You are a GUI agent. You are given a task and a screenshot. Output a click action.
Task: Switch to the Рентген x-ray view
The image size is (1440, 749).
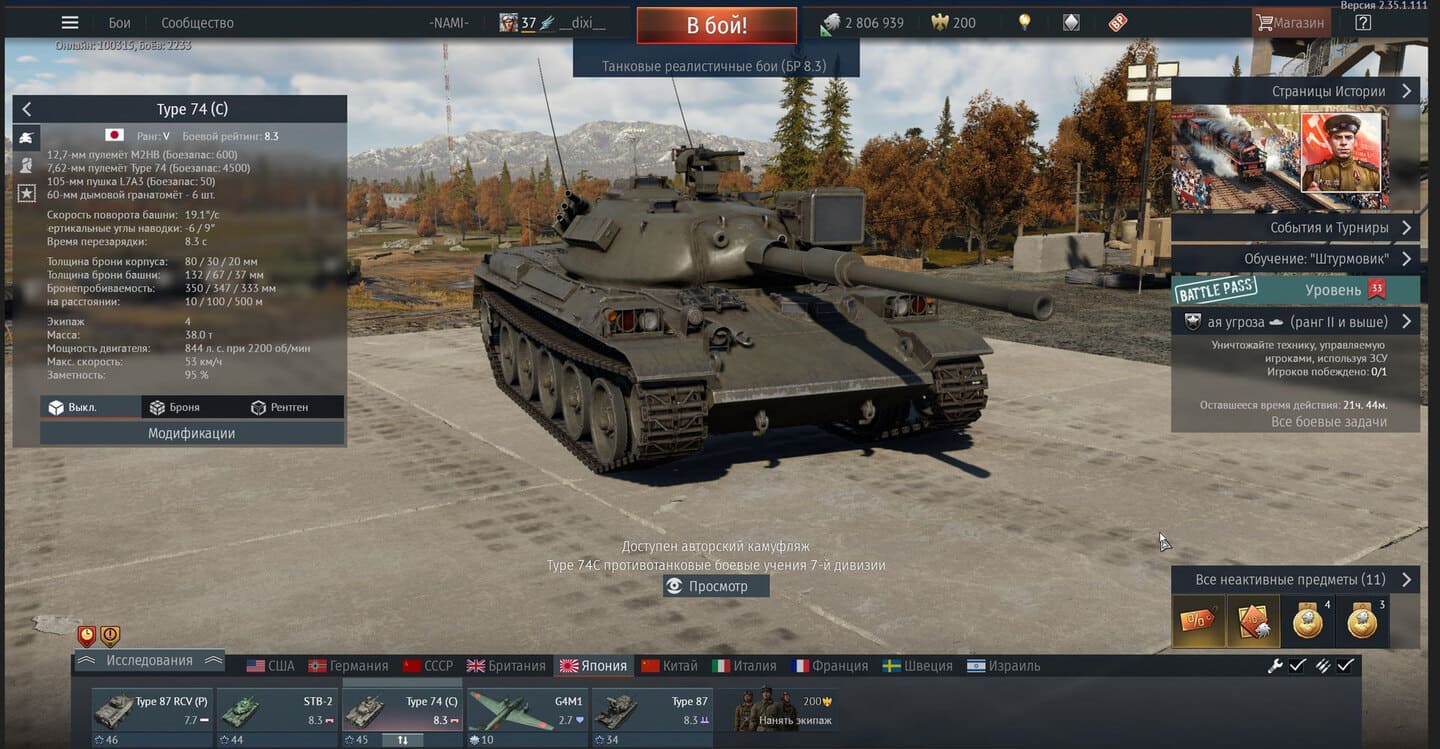(280, 407)
